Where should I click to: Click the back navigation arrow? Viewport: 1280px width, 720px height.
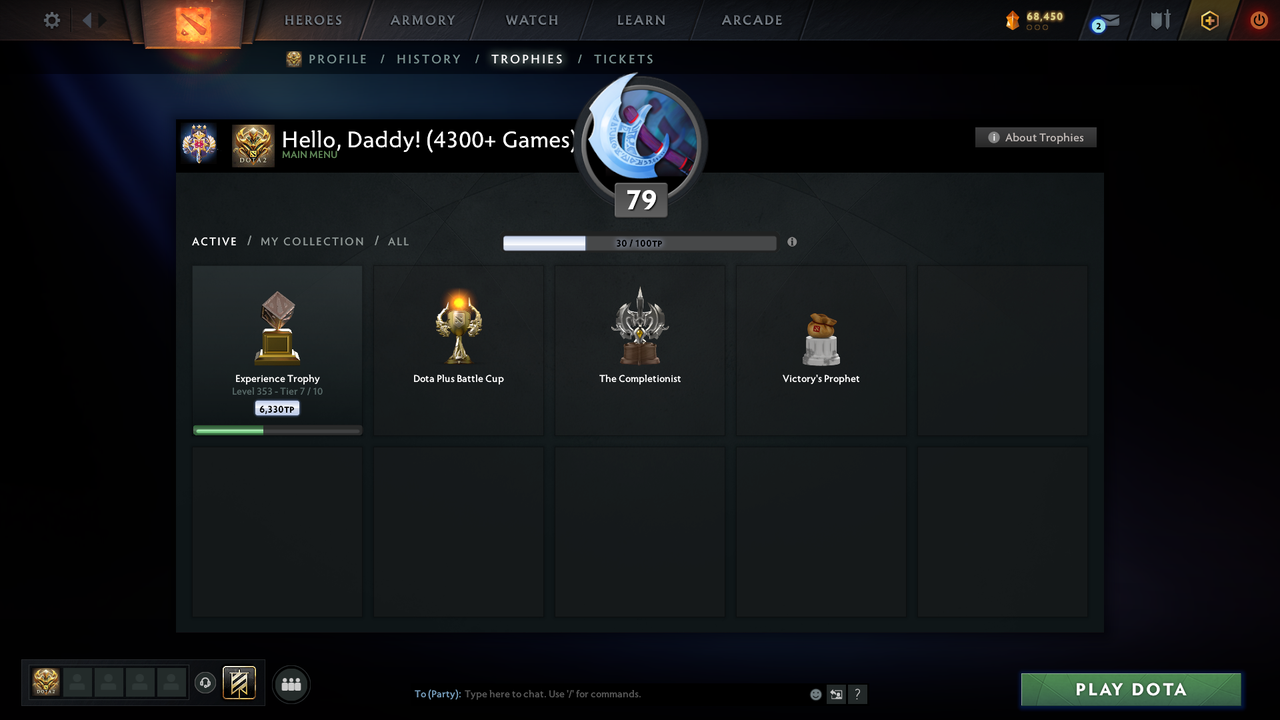tap(86, 19)
